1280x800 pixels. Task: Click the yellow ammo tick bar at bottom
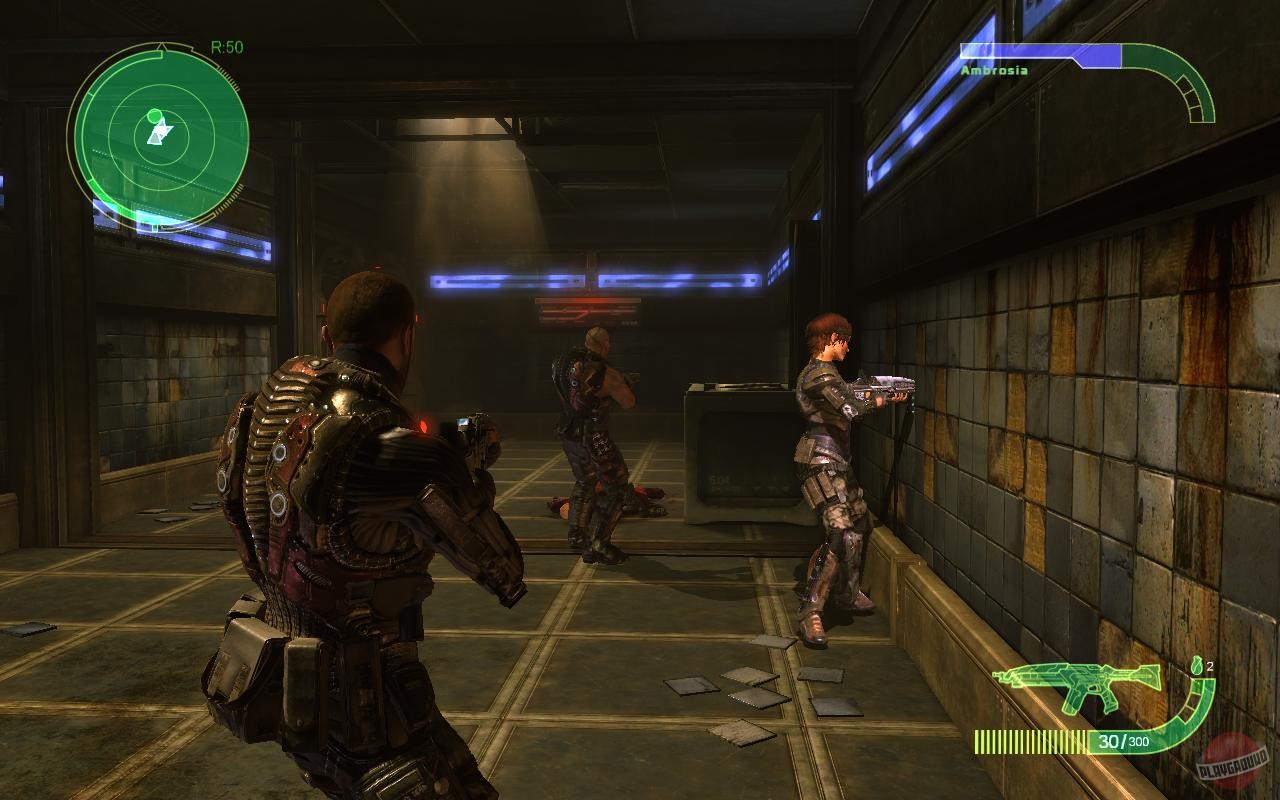coord(1029,743)
